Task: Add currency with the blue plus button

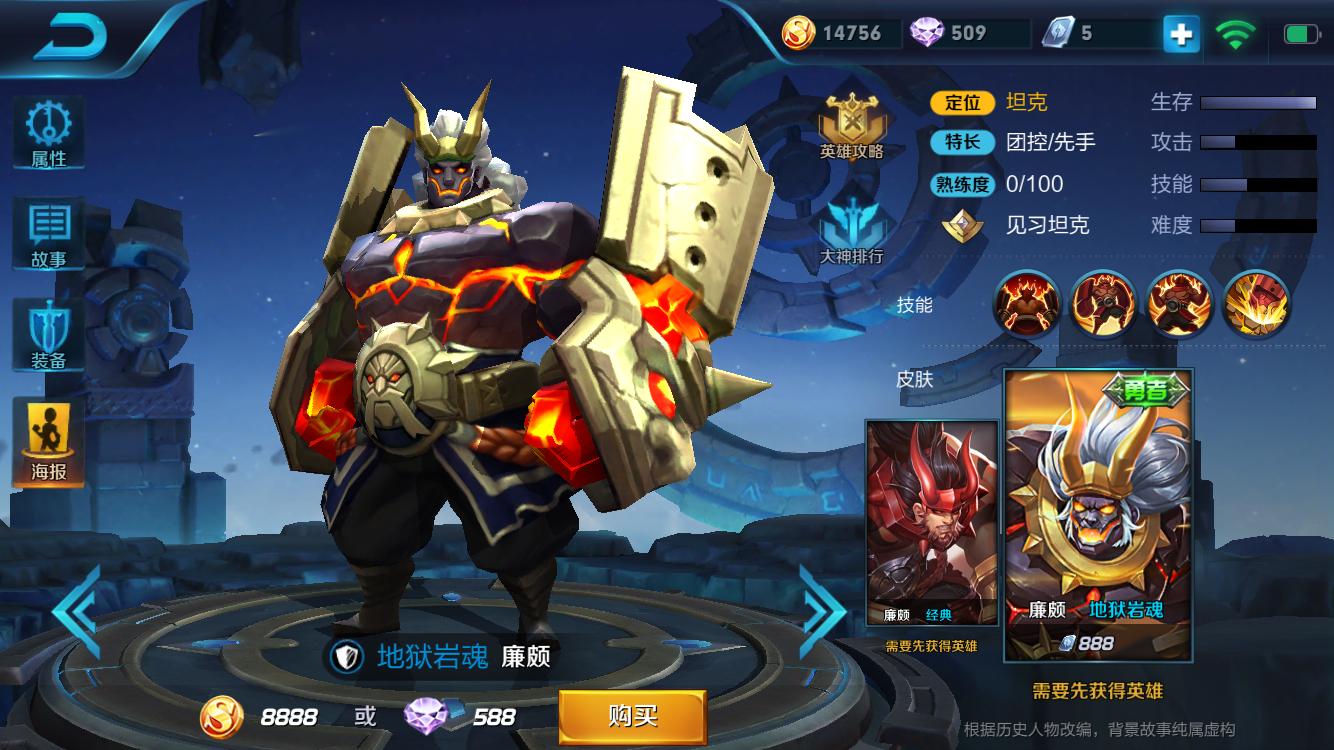Action: pyautogui.click(x=1181, y=34)
